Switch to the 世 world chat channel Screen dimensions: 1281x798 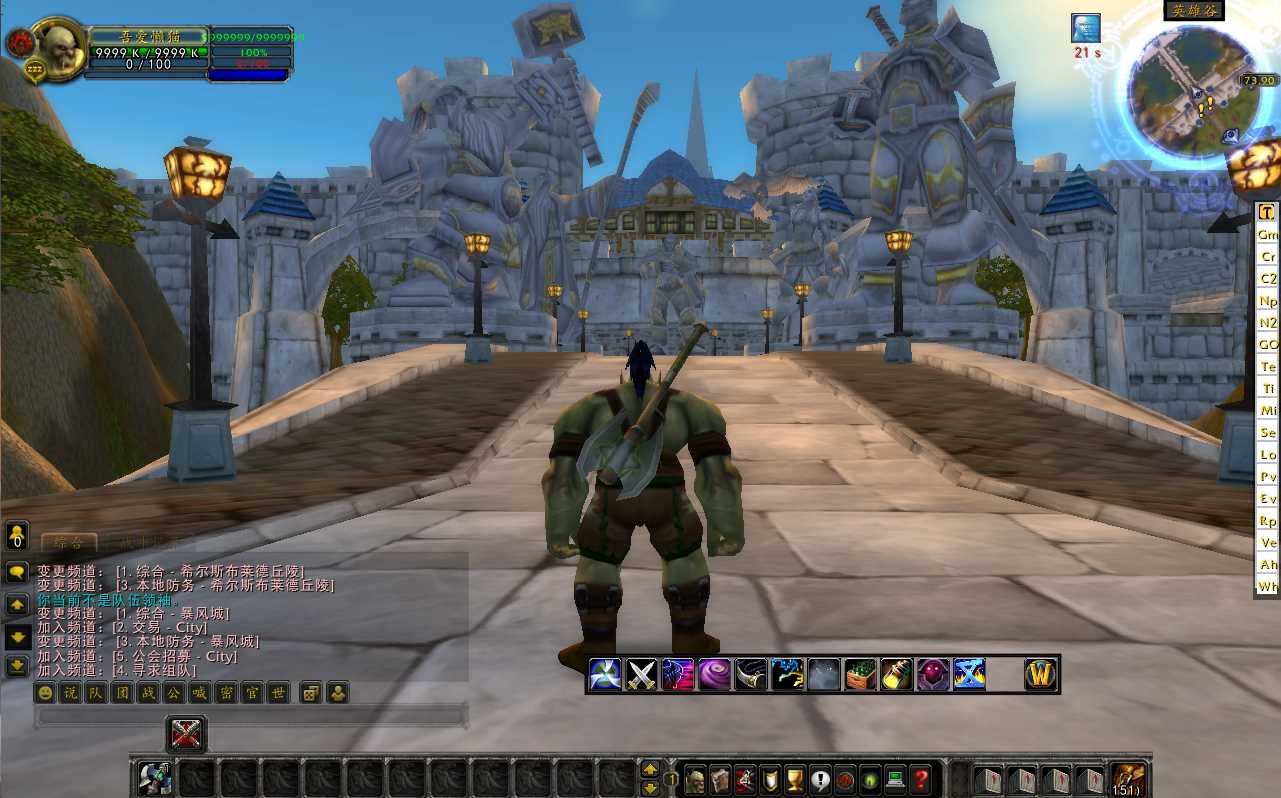point(279,692)
